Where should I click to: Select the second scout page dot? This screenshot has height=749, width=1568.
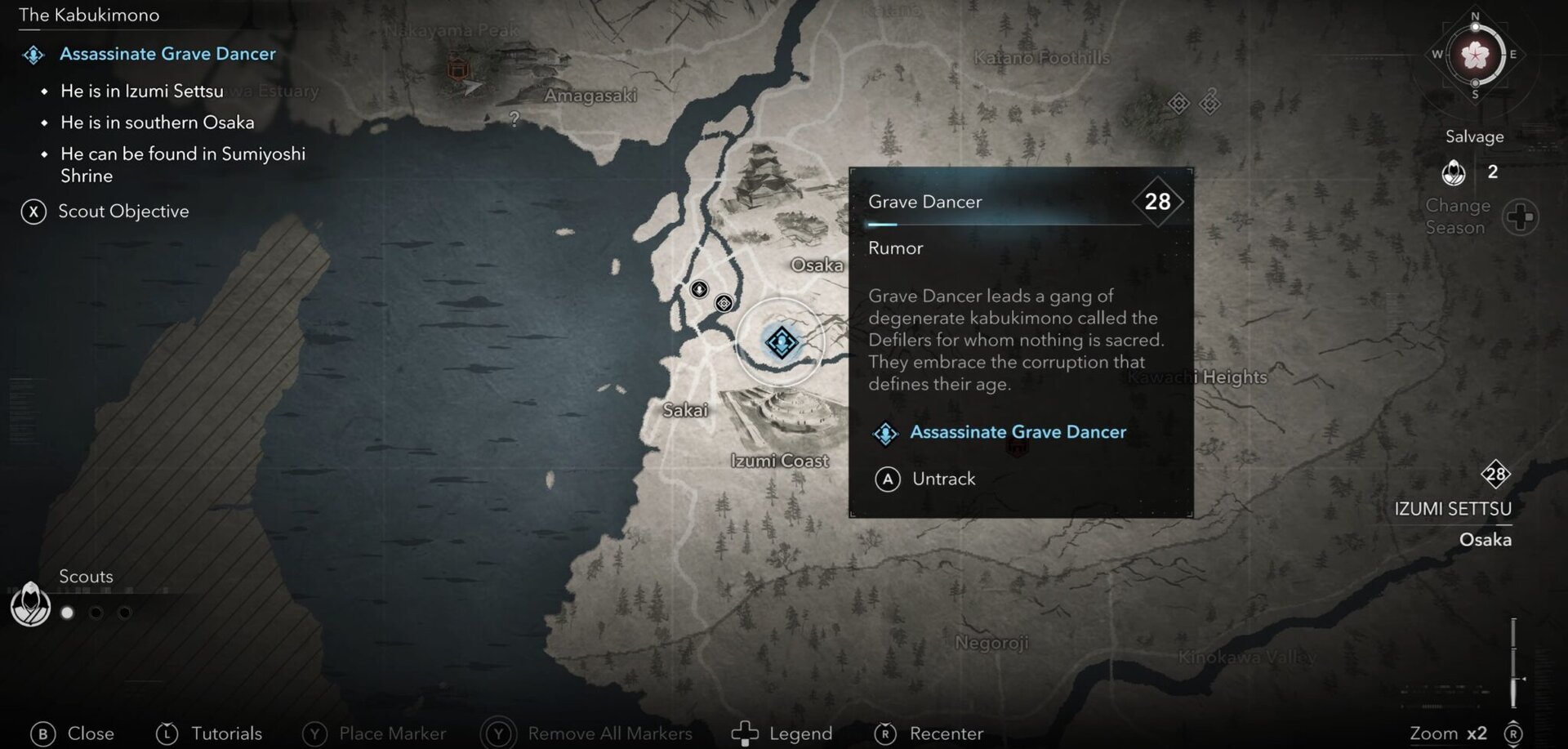tap(96, 613)
